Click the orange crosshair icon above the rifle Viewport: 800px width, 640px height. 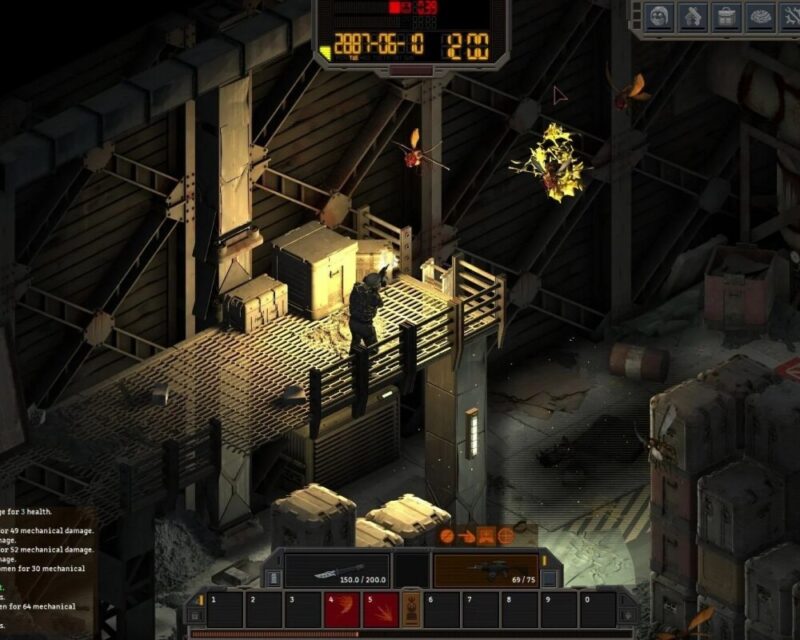click(x=506, y=536)
